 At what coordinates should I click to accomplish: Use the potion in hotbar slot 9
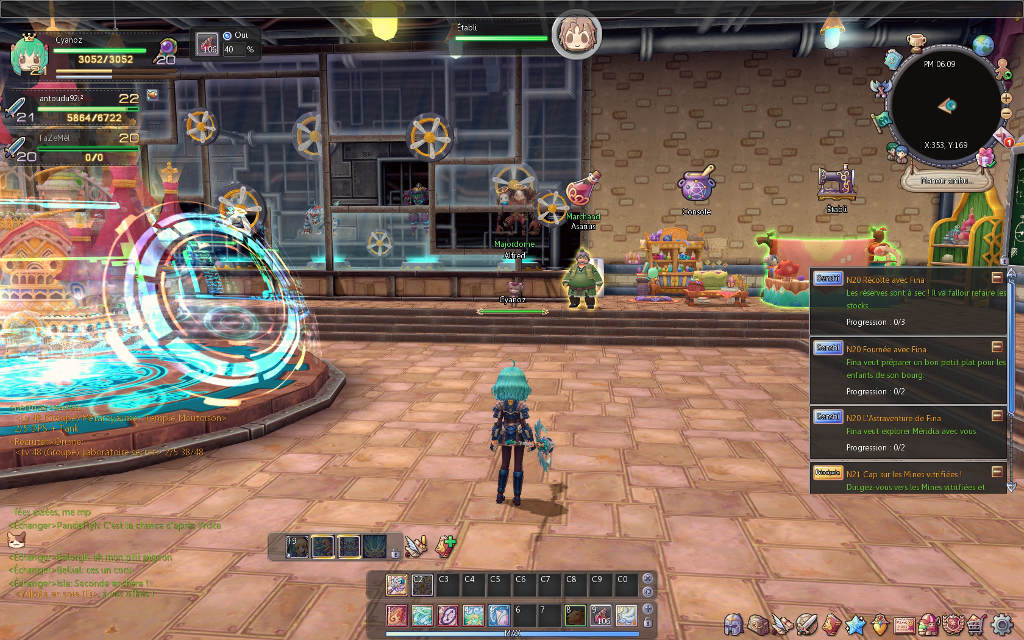click(x=601, y=615)
